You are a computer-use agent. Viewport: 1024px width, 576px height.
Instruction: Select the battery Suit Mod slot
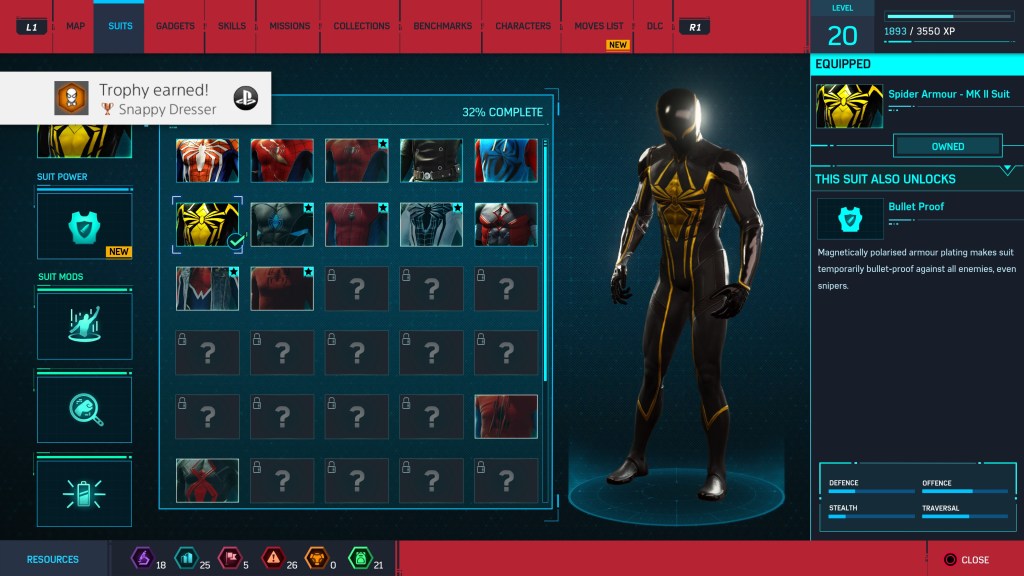84,491
